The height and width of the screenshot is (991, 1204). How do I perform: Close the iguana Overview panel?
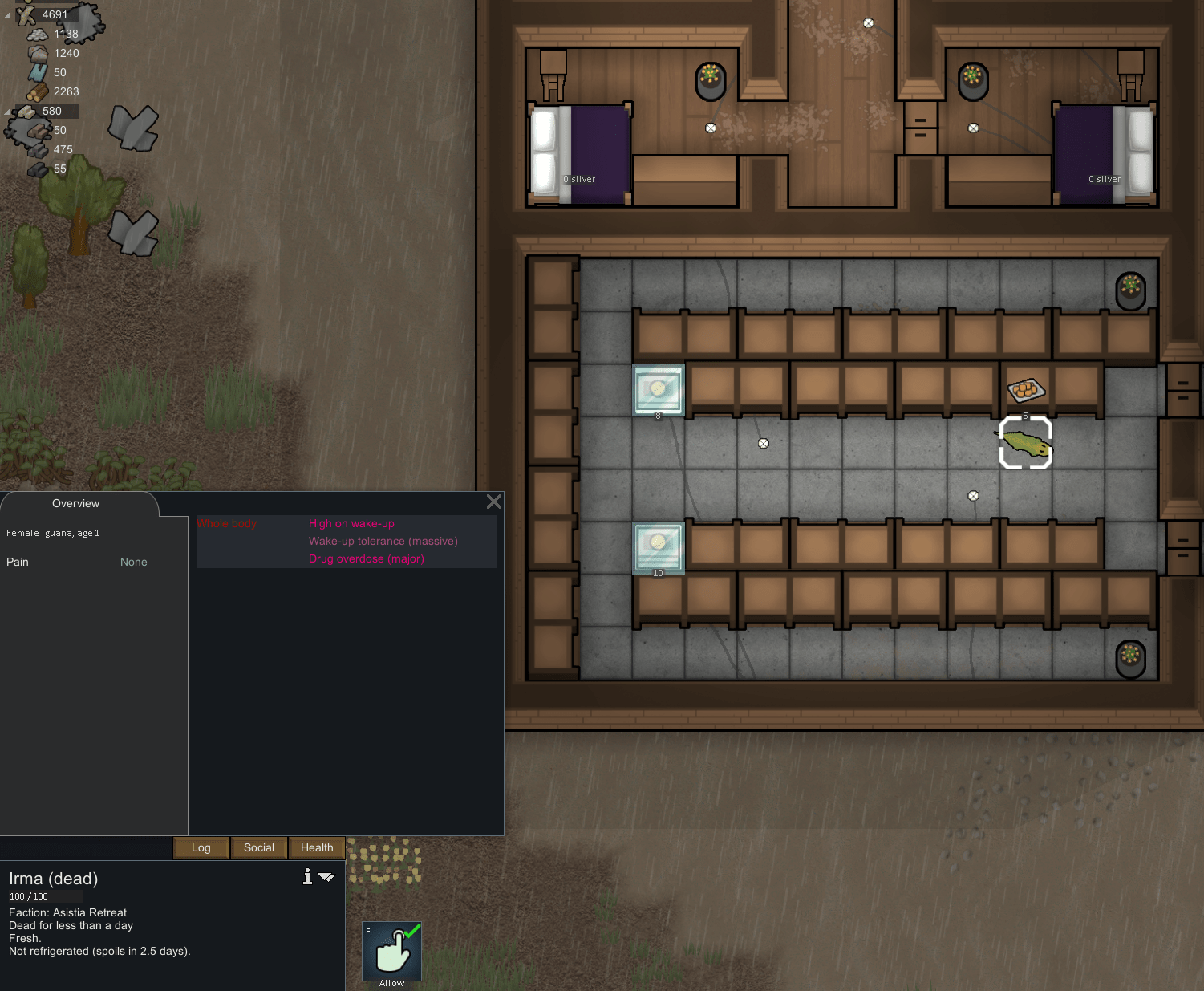click(493, 502)
